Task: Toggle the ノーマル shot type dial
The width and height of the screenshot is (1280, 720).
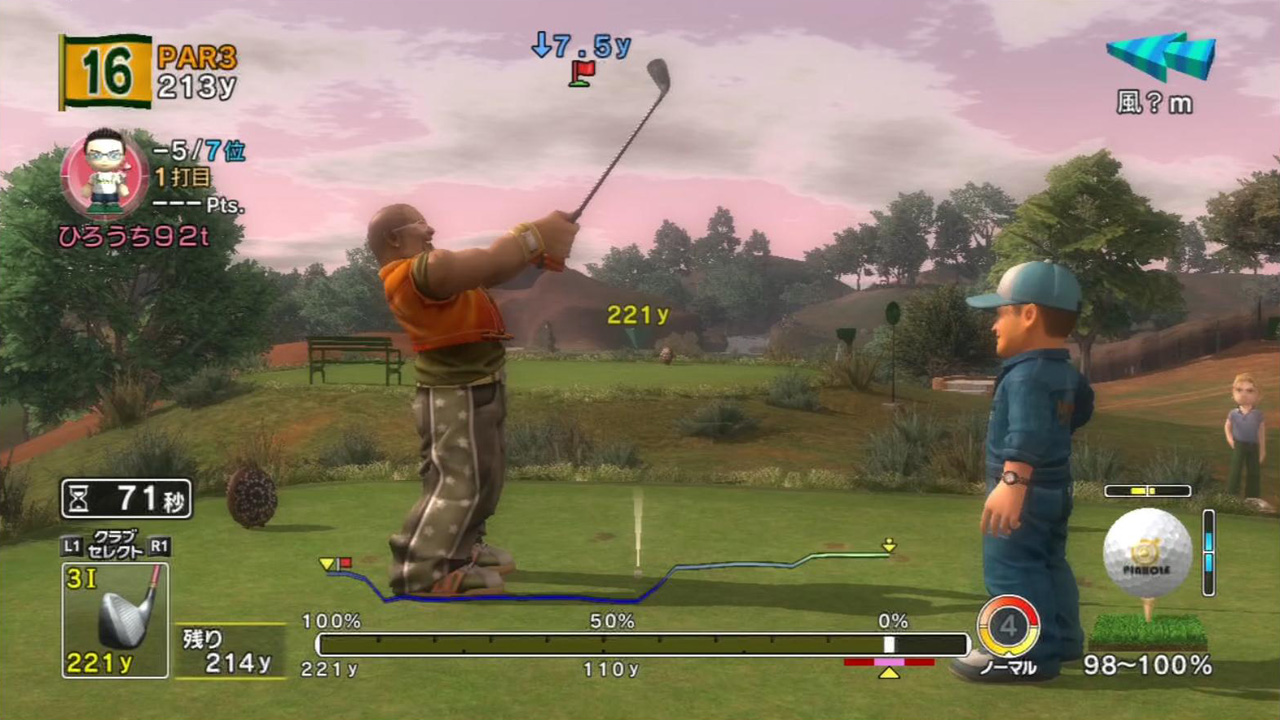Action: [x=1008, y=627]
